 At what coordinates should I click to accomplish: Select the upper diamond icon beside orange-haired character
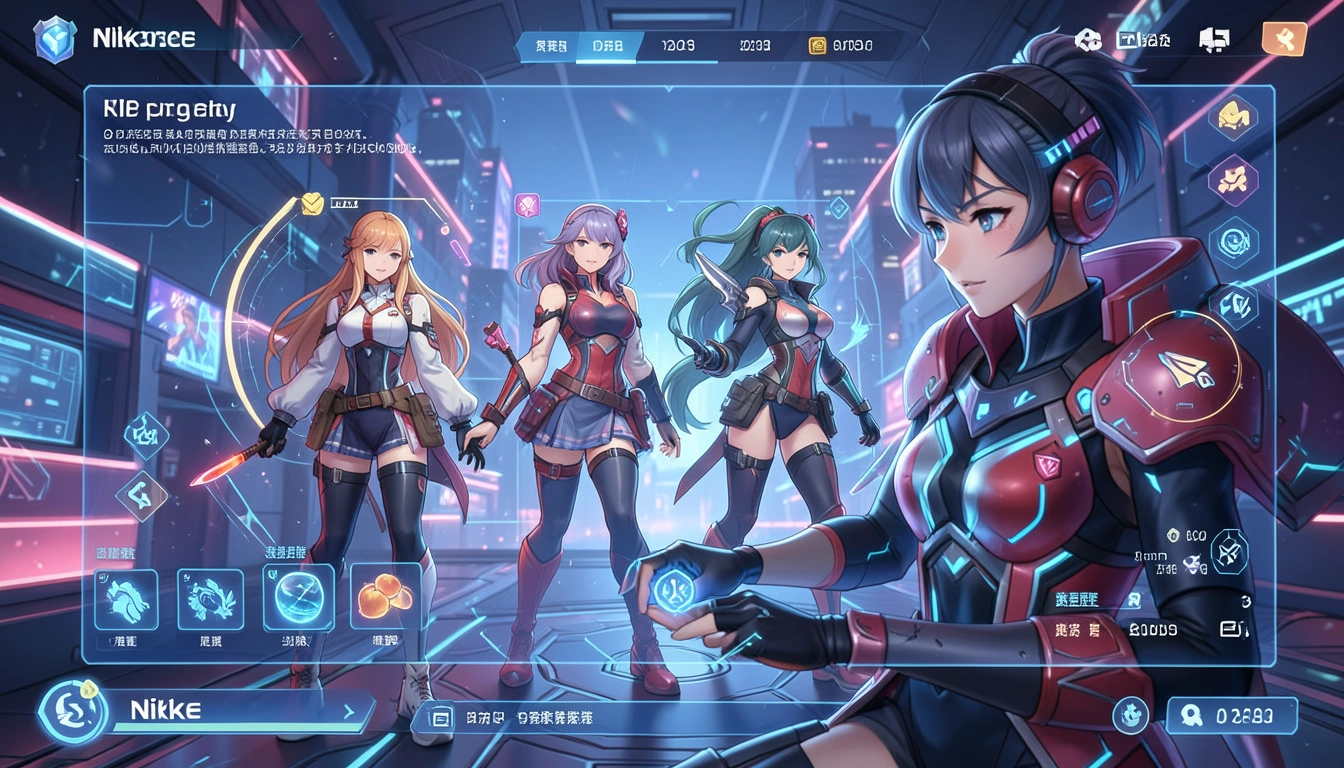tap(145, 433)
